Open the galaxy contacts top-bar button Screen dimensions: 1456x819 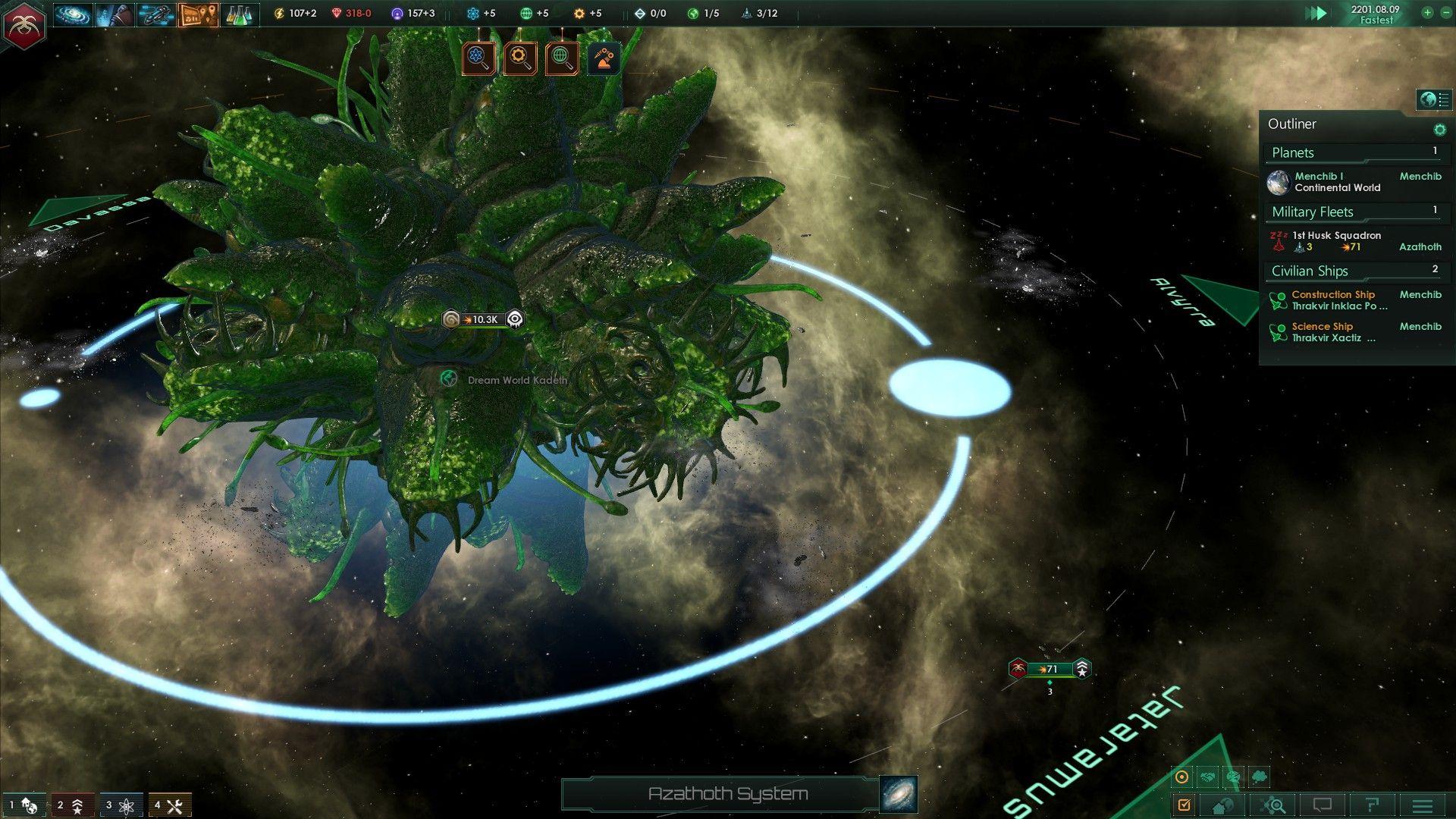pyautogui.click(x=74, y=14)
